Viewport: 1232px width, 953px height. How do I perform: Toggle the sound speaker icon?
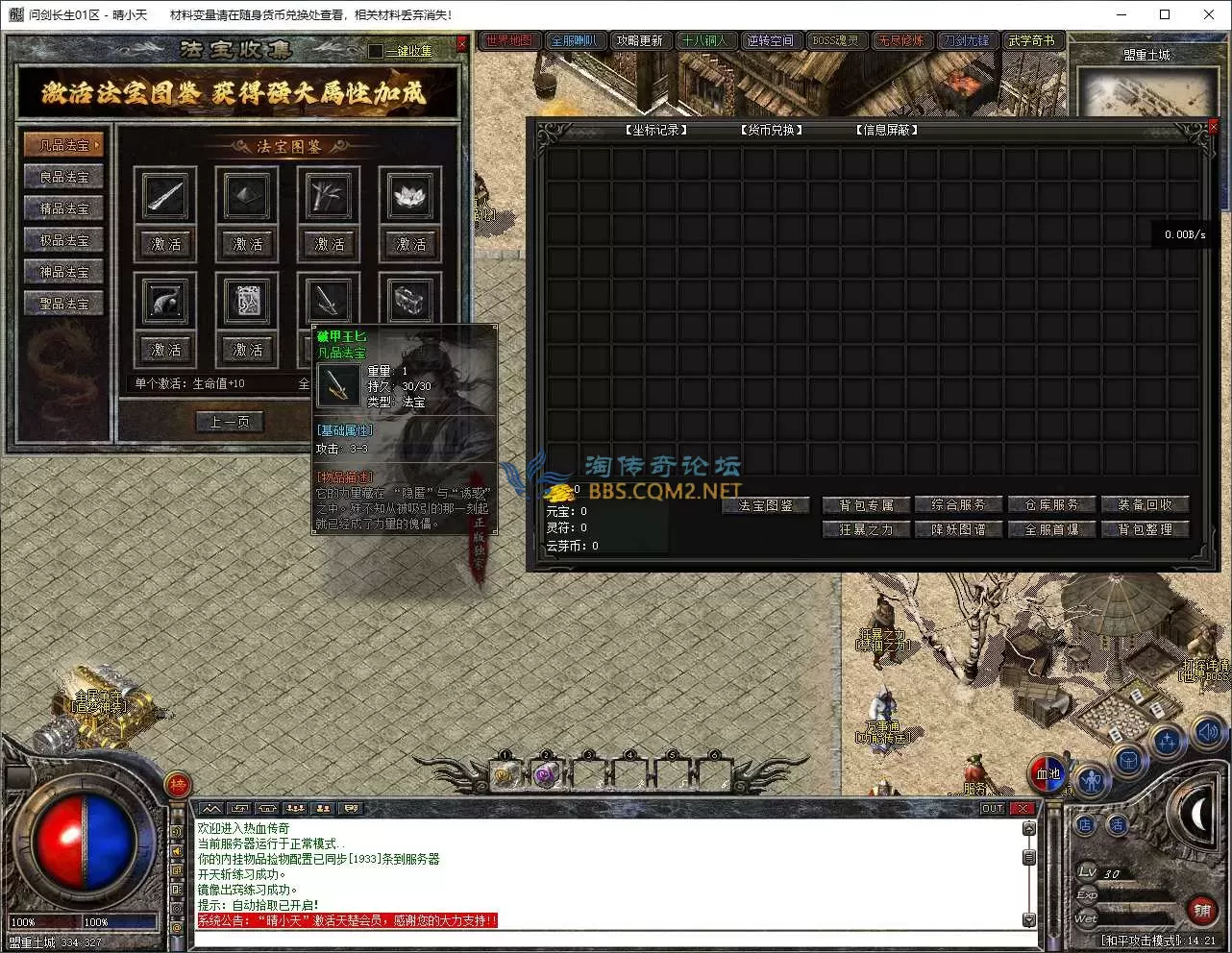(1207, 733)
